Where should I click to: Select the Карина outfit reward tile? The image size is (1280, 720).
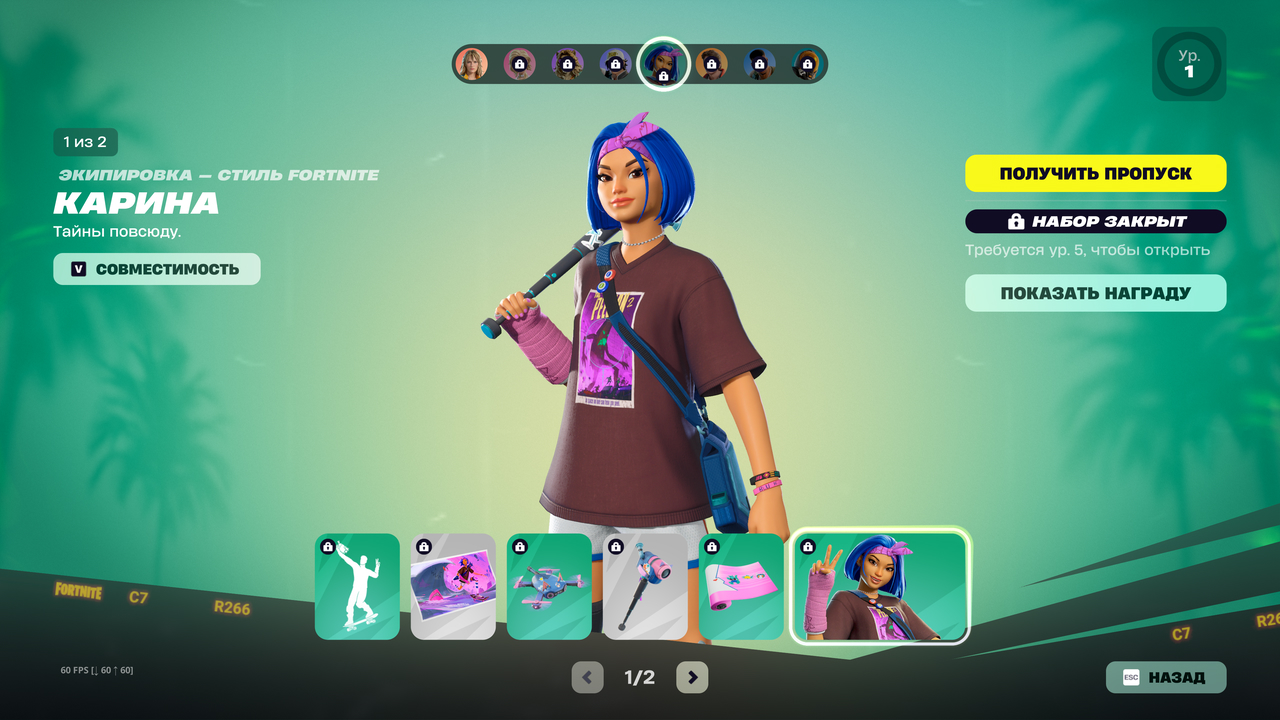point(879,586)
